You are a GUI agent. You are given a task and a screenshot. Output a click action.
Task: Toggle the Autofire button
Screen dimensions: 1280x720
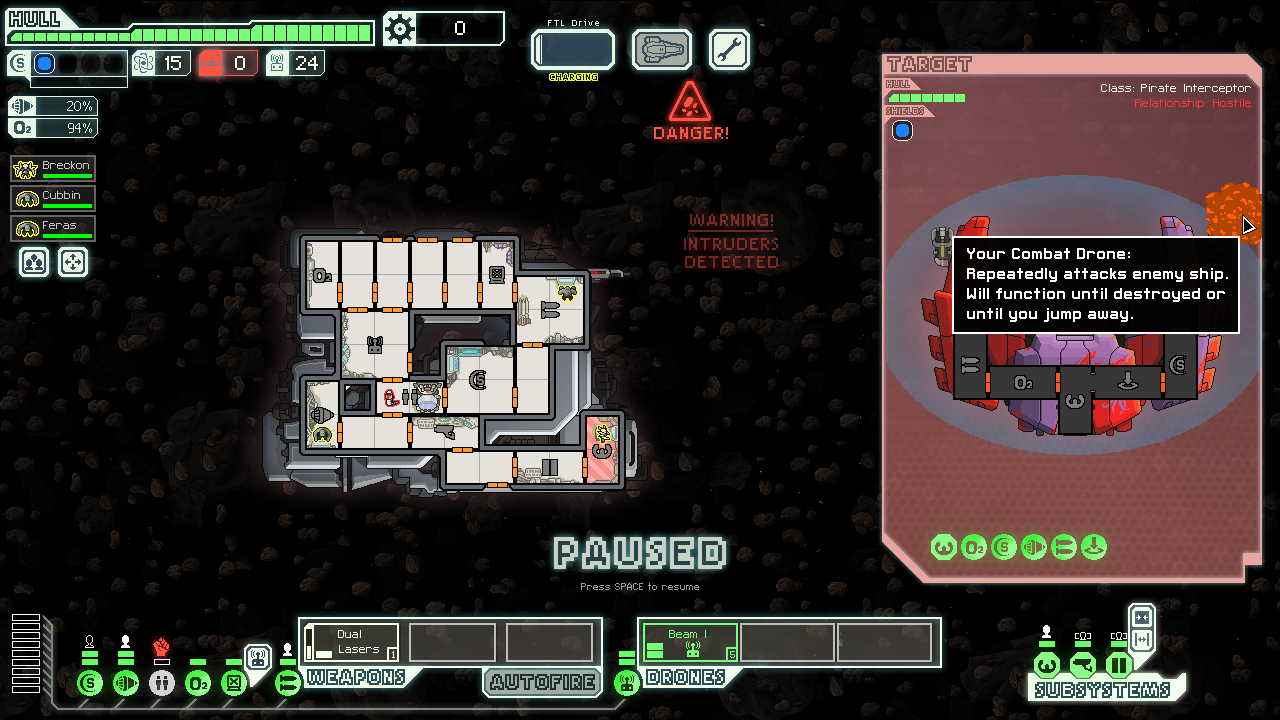[x=542, y=683]
